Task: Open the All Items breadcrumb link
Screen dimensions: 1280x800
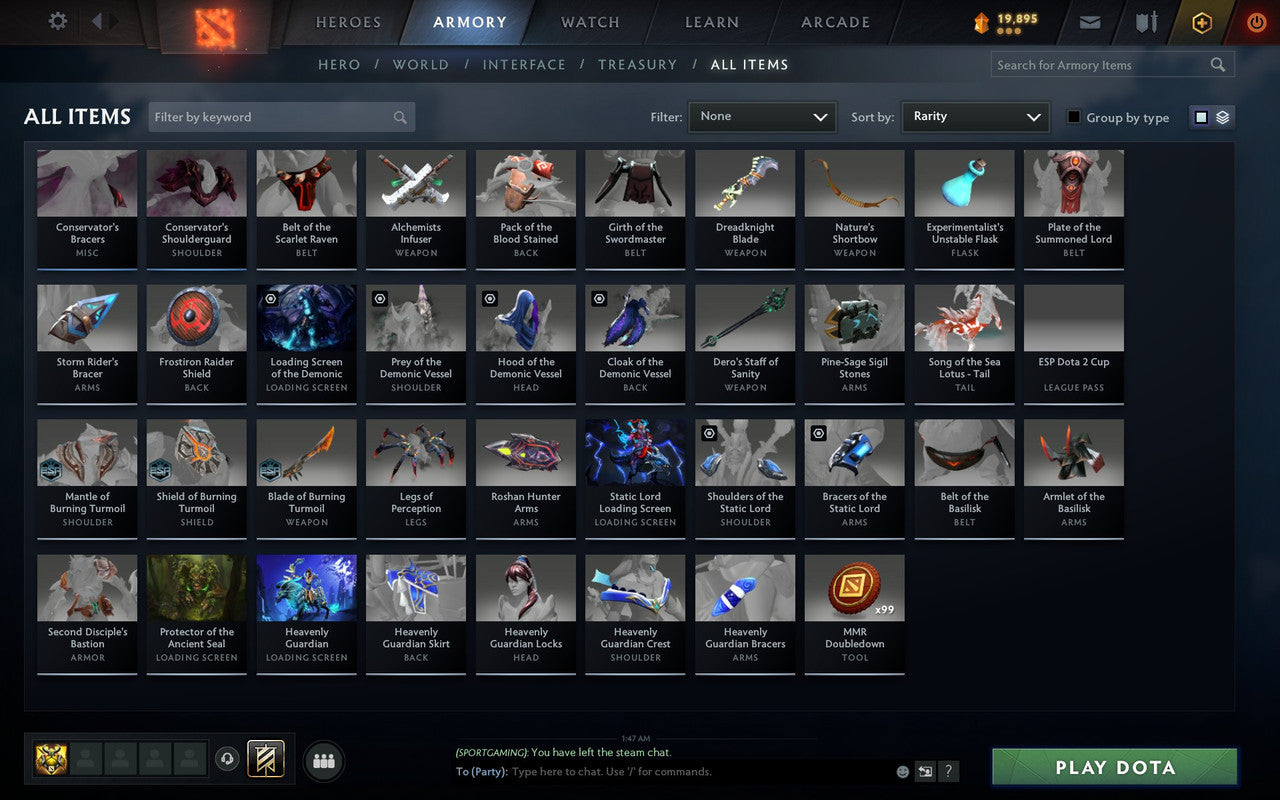Action: coord(750,64)
